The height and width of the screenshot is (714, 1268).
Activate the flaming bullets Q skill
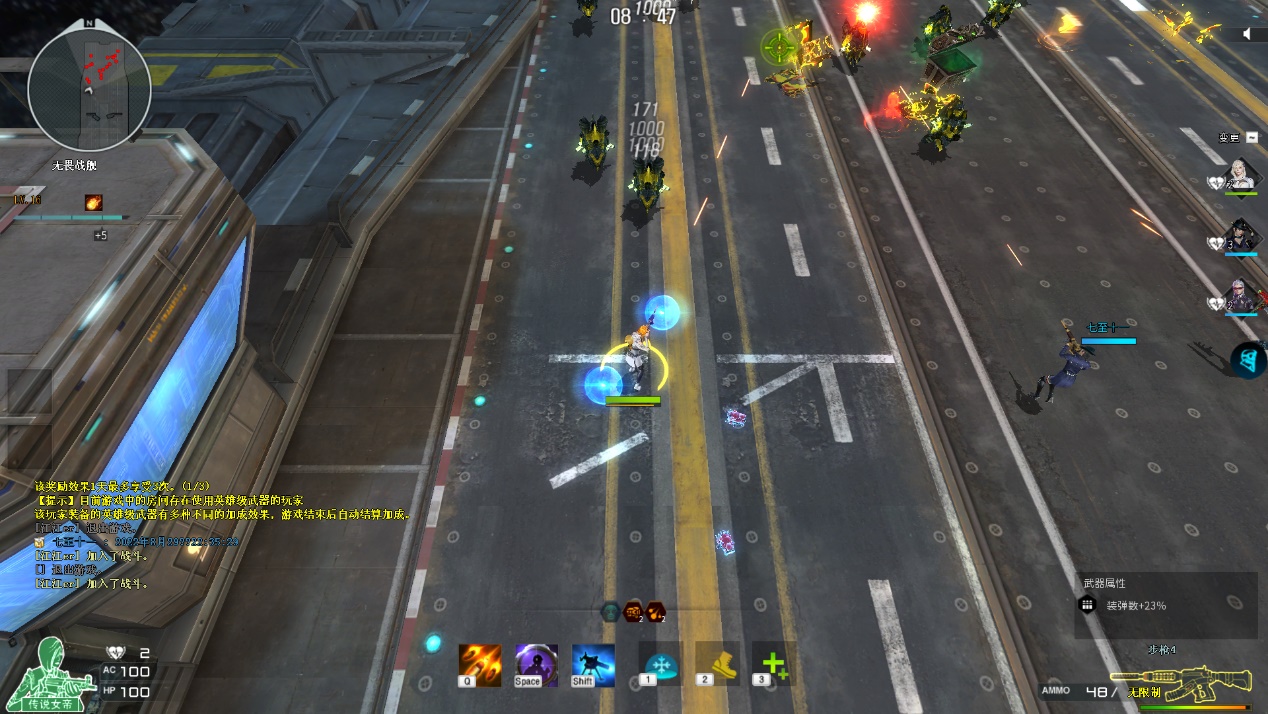(480, 665)
